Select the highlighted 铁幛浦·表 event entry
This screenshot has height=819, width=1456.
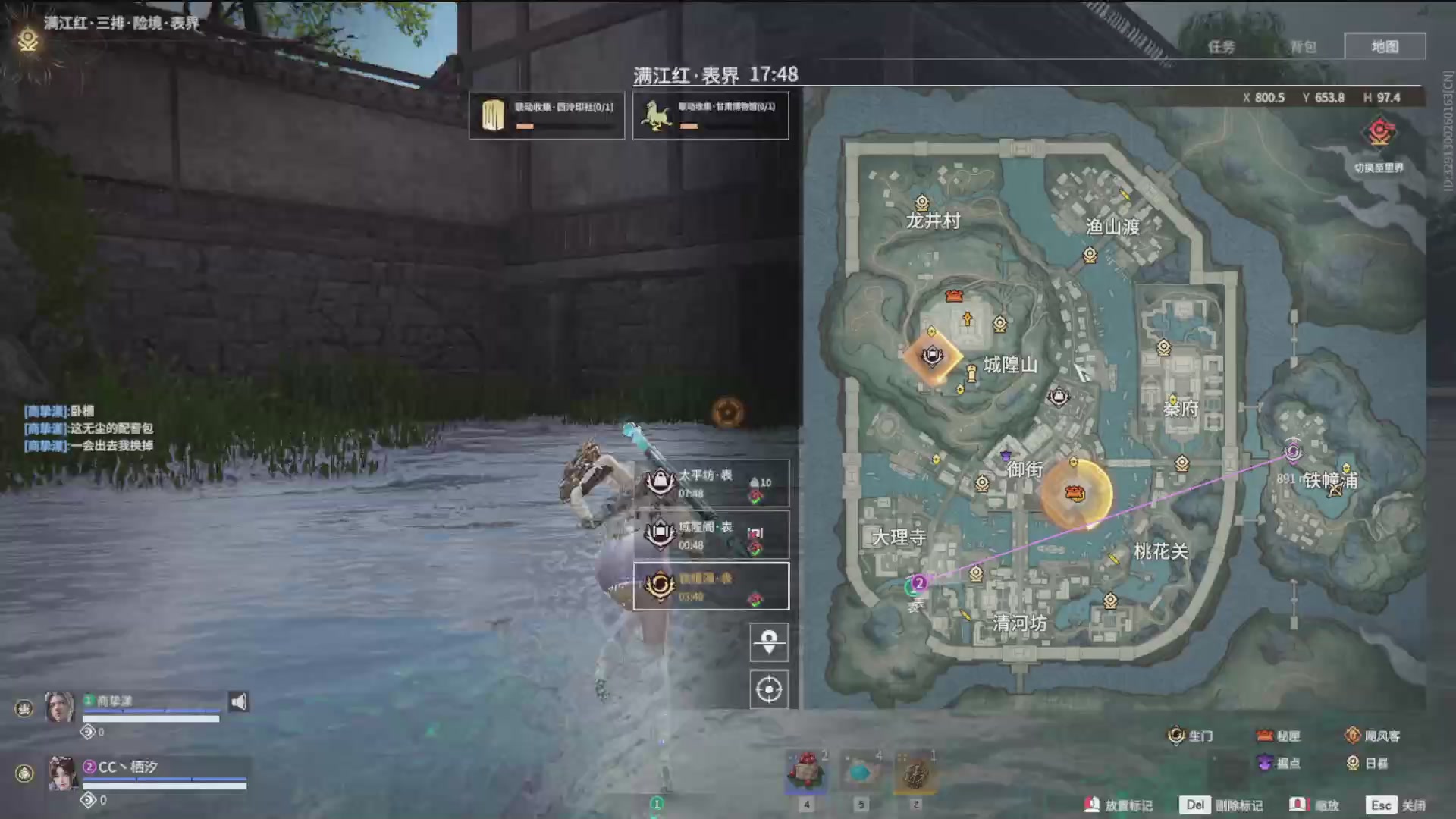click(x=709, y=585)
